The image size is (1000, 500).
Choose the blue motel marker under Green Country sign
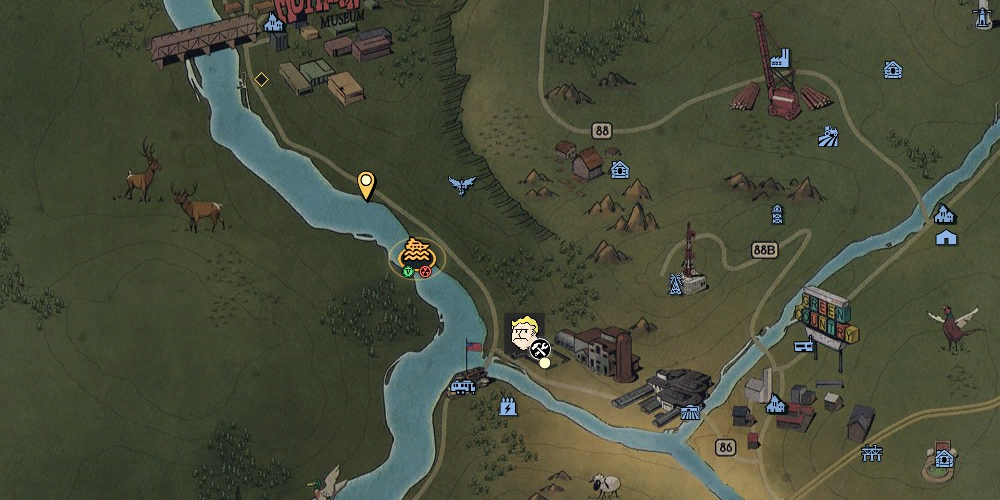[802, 346]
